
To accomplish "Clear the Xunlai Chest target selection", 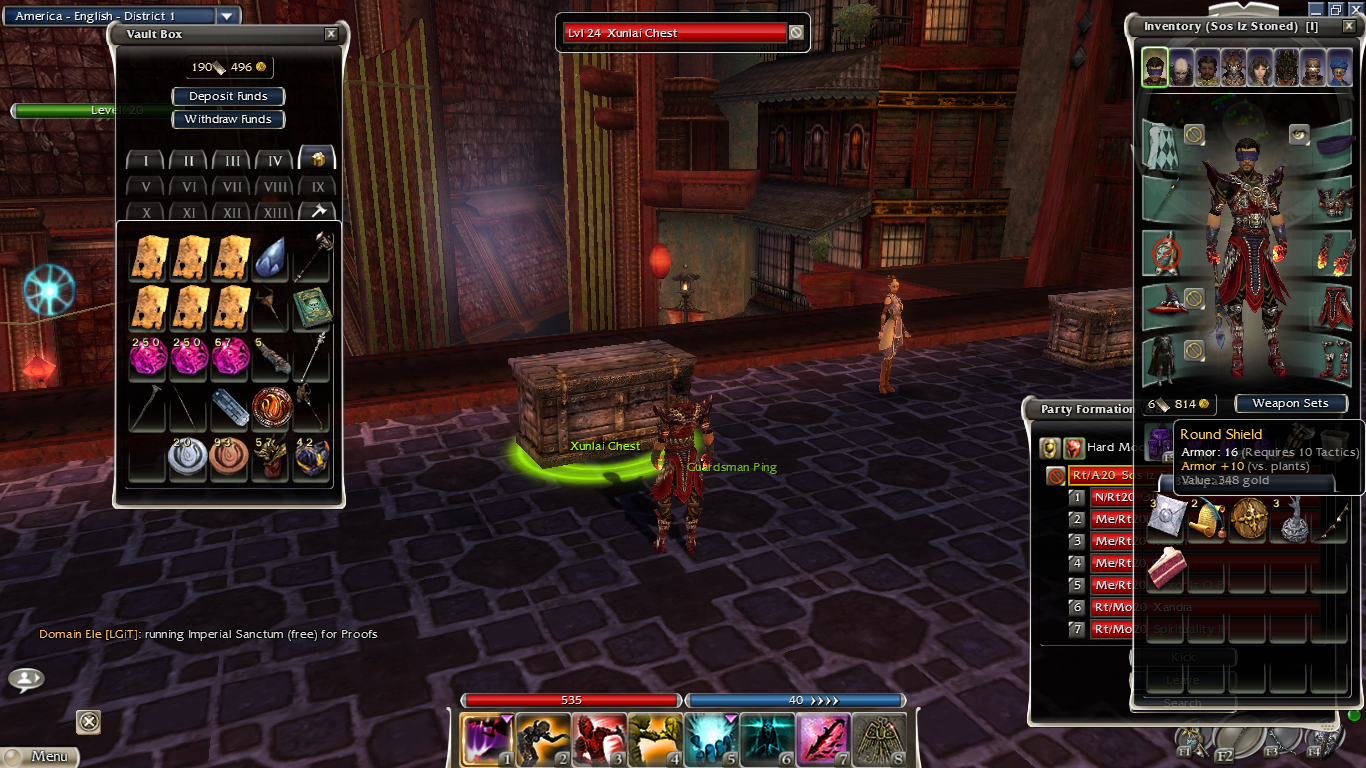I will click(x=796, y=33).
